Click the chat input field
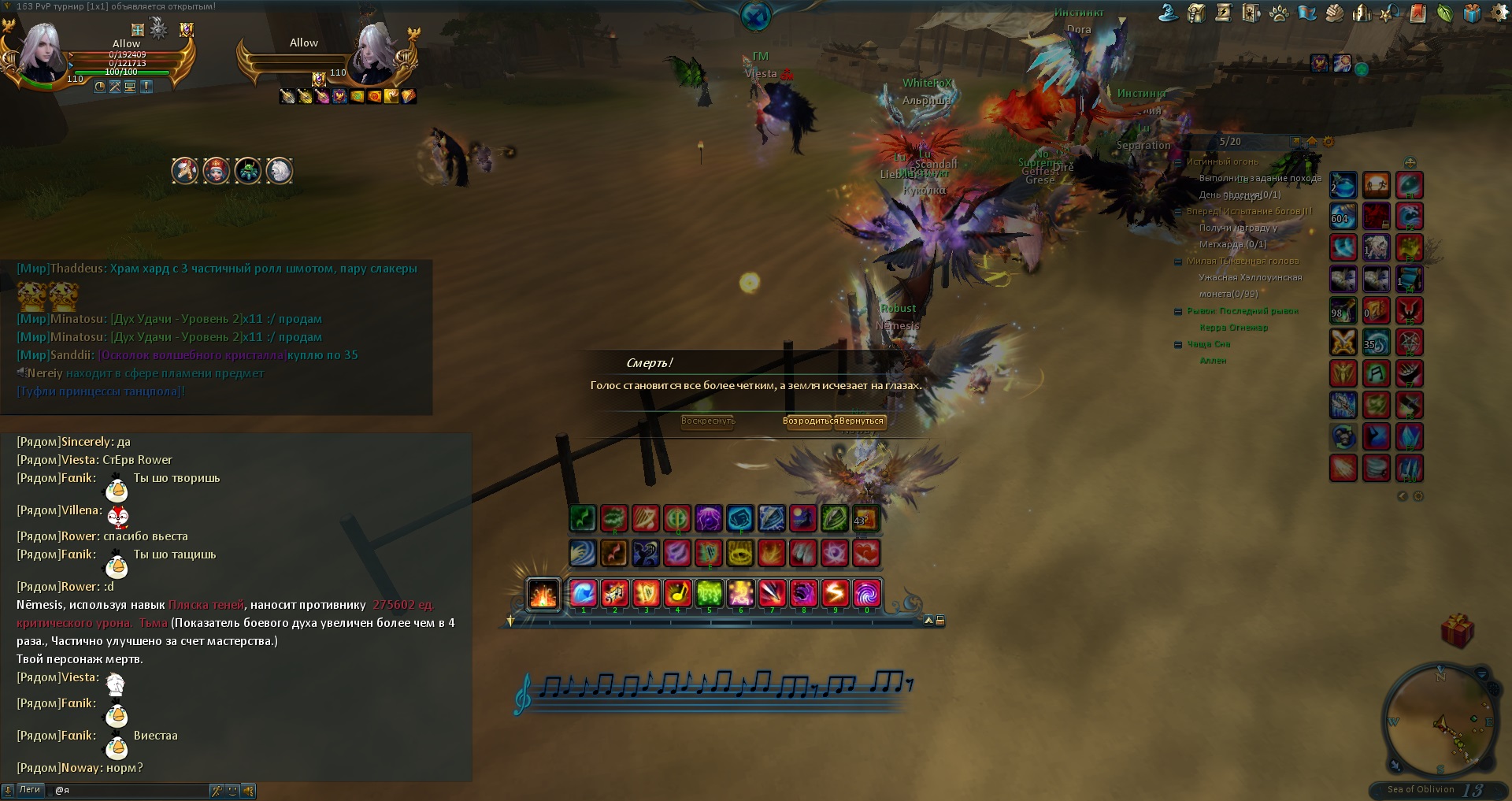The width and height of the screenshot is (1512, 801). (x=130, y=790)
